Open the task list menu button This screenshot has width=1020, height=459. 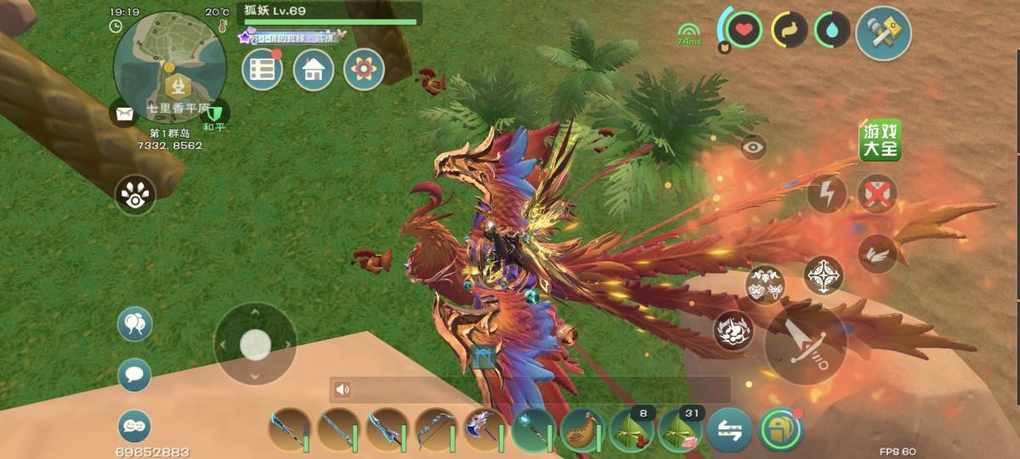click(263, 70)
